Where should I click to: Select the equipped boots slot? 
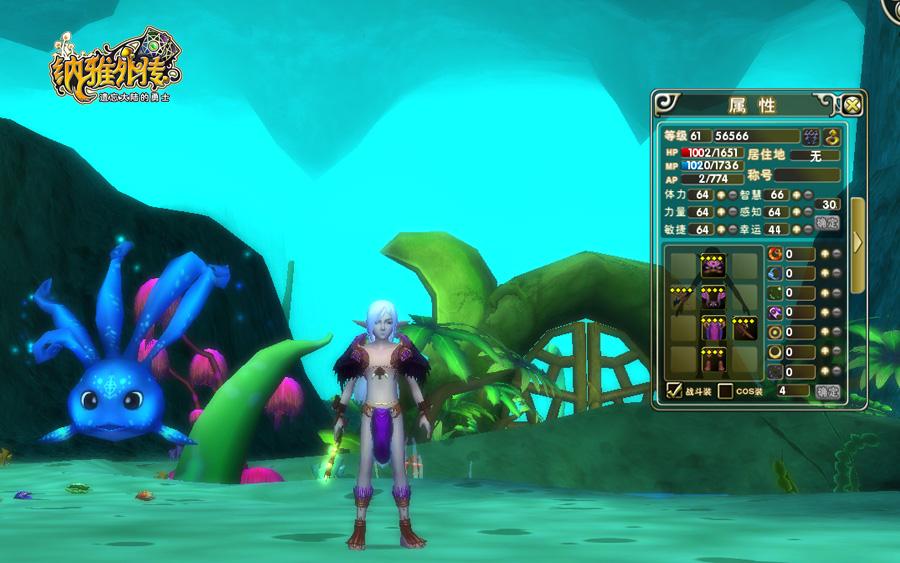[712, 359]
